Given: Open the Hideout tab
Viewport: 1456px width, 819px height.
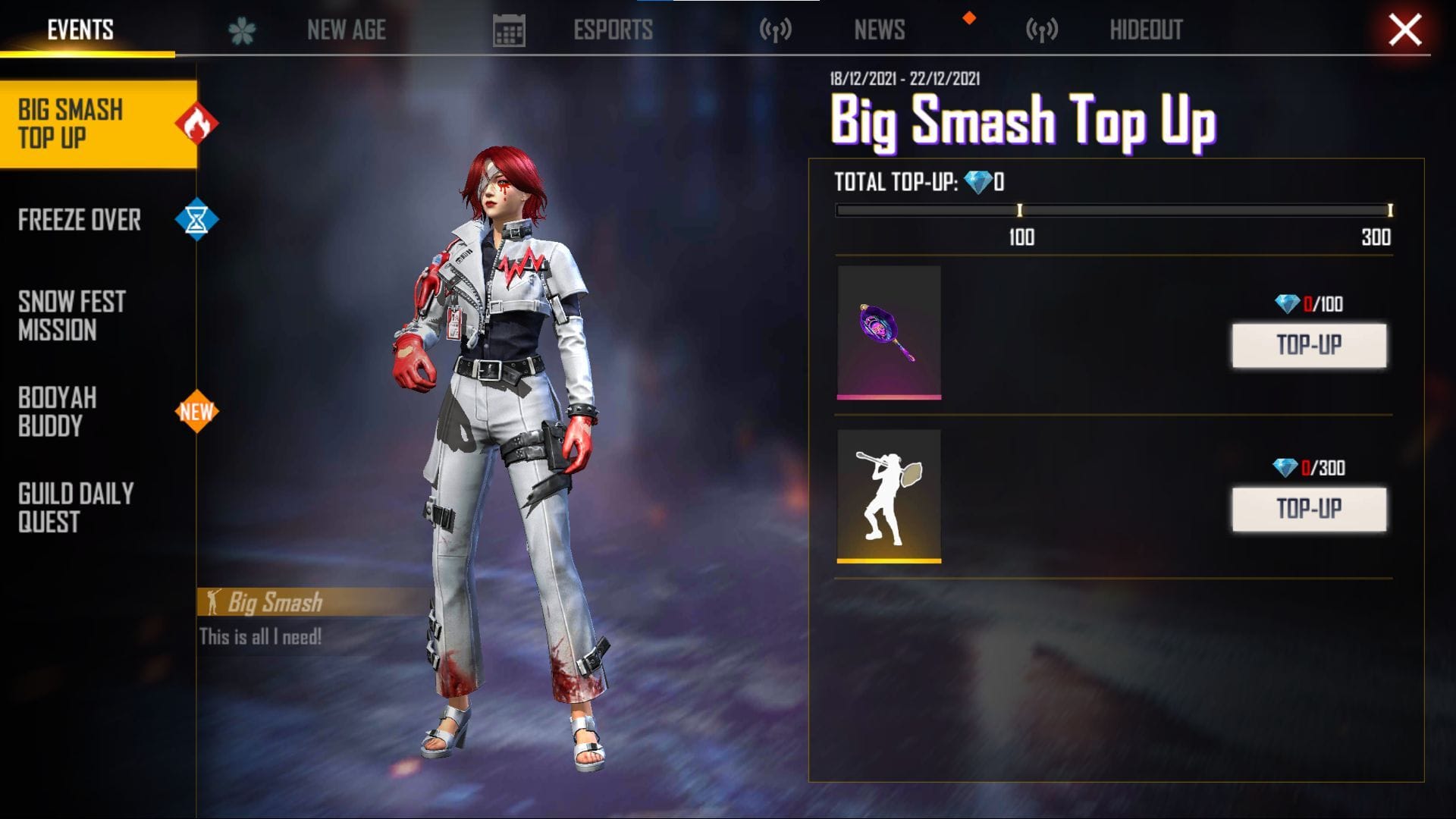Looking at the screenshot, I should pyautogui.click(x=1146, y=30).
